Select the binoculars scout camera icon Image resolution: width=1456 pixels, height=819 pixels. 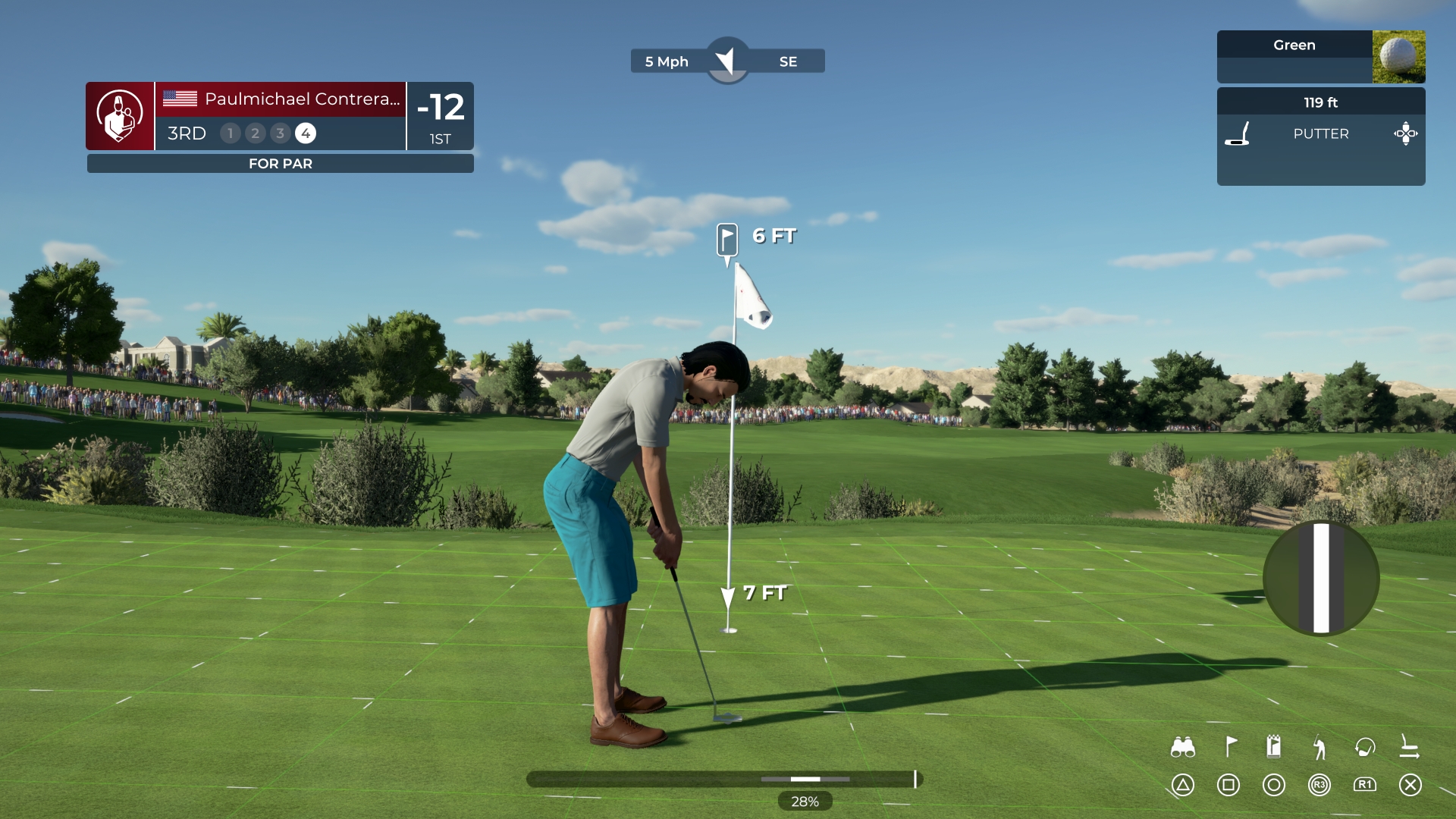1183,746
